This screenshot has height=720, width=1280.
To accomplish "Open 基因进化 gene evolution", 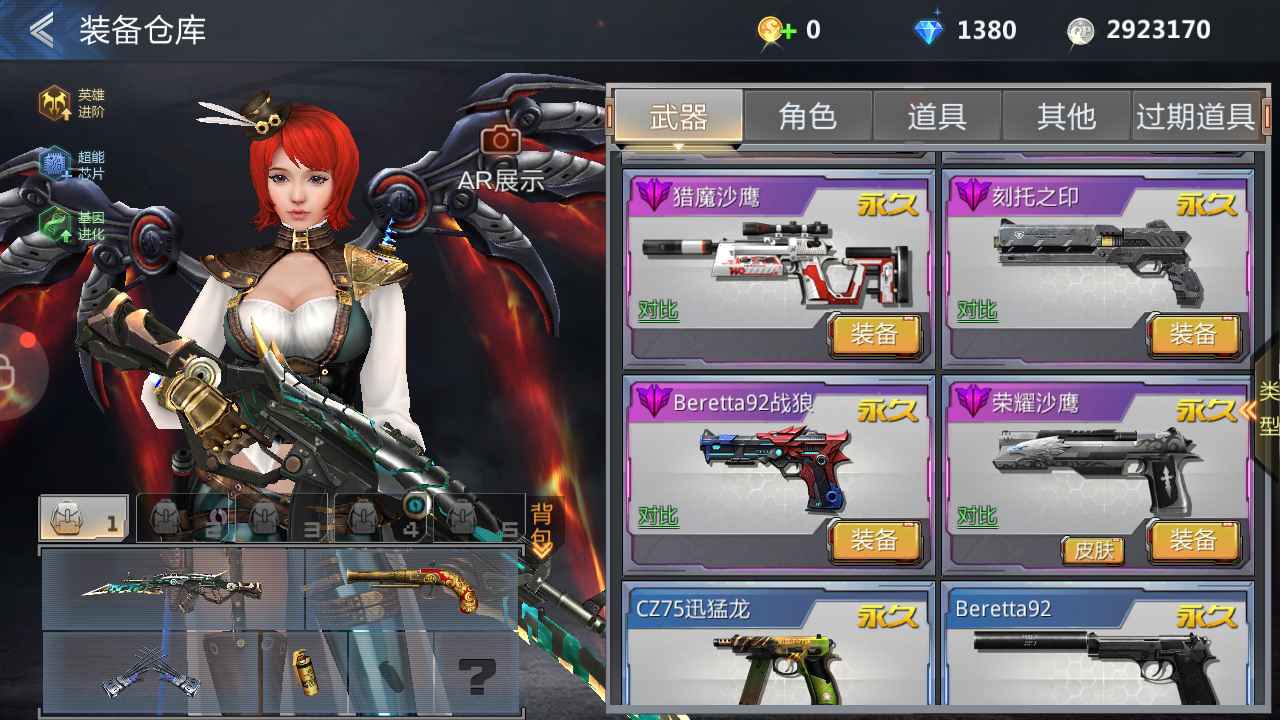I will pyautogui.click(x=70, y=227).
